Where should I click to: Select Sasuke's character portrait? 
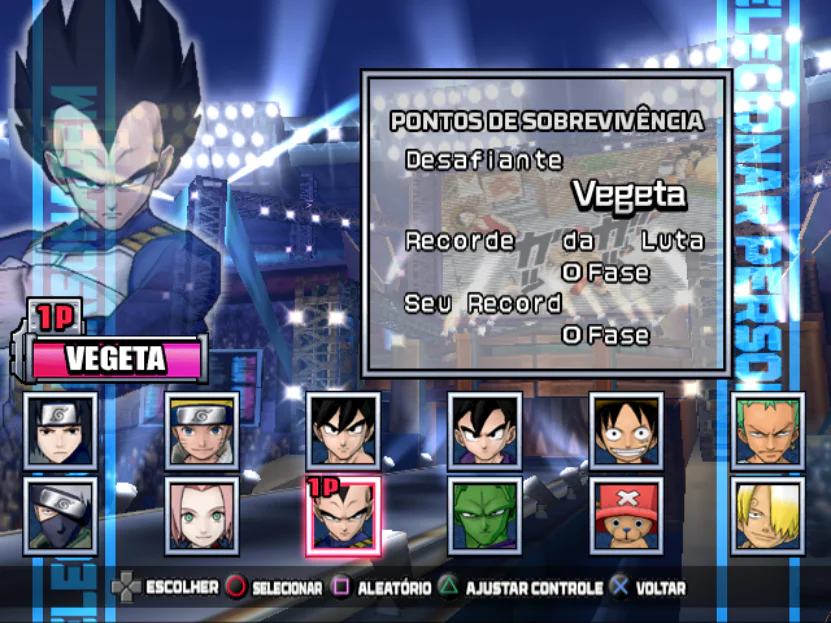point(60,430)
